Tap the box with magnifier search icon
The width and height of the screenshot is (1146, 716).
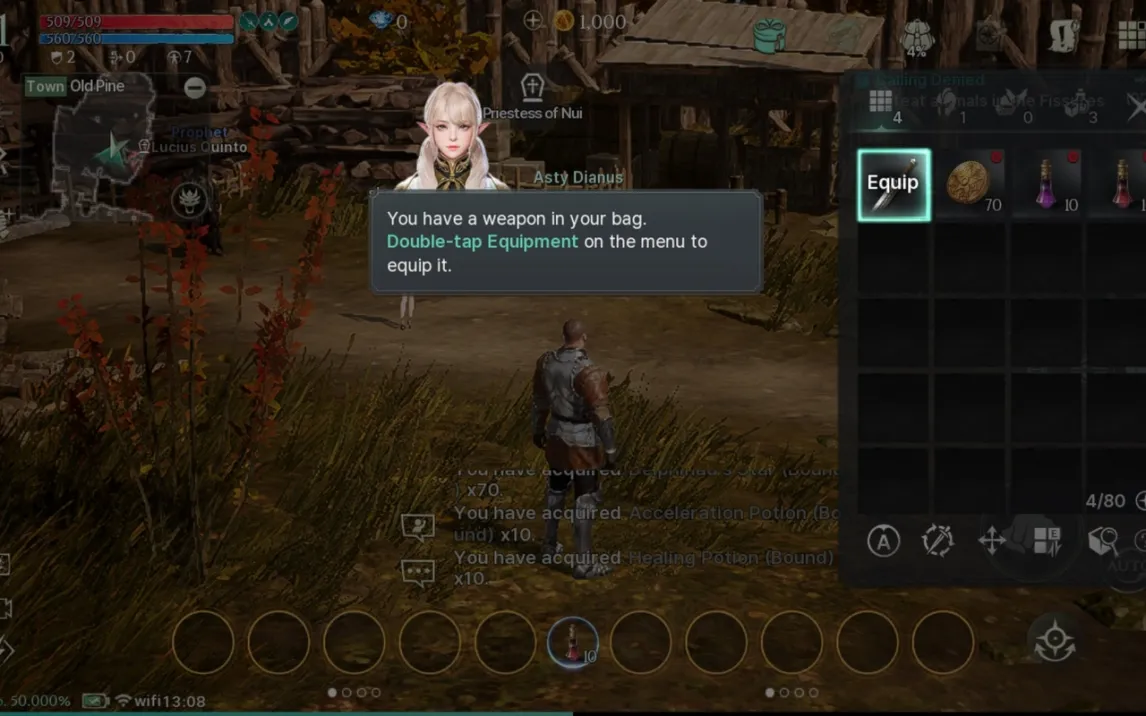pyautogui.click(x=1102, y=541)
